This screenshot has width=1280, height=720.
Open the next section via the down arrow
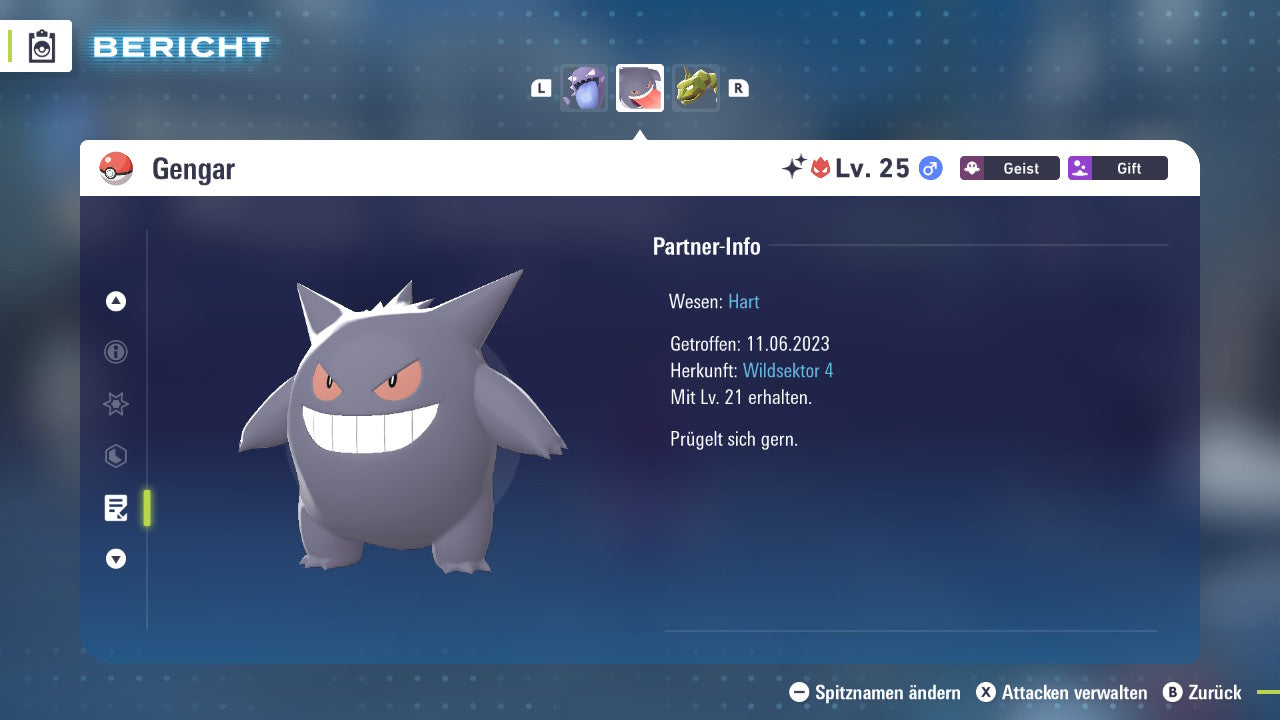coord(115,559)
